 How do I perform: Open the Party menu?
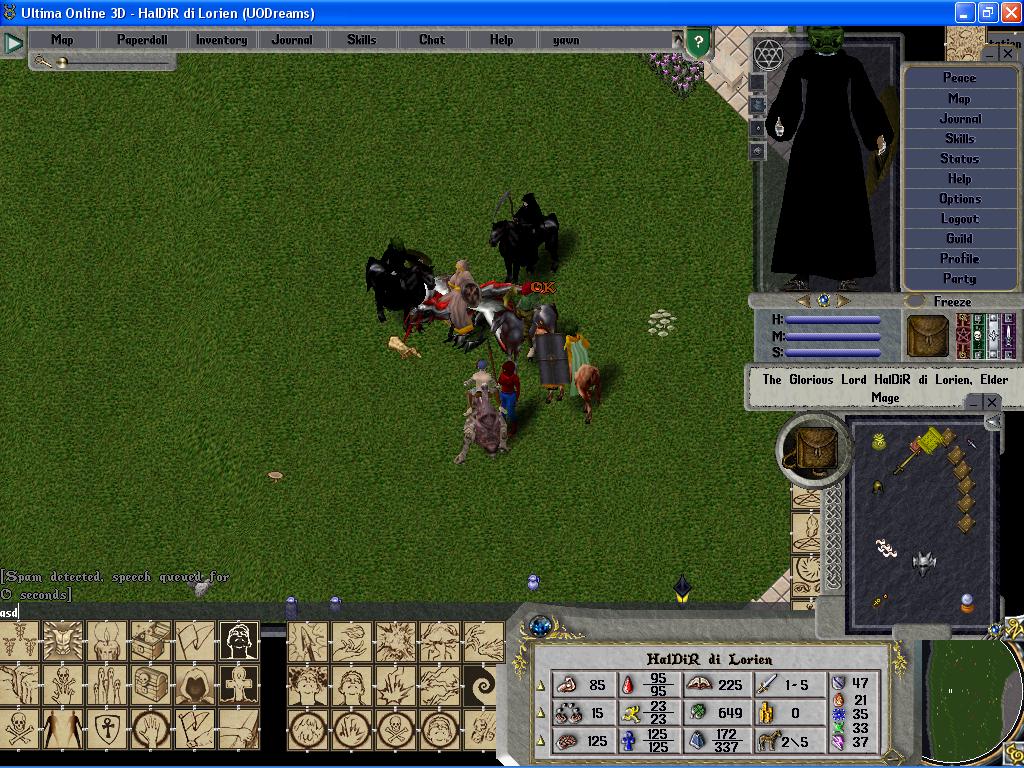click(959, 279)
